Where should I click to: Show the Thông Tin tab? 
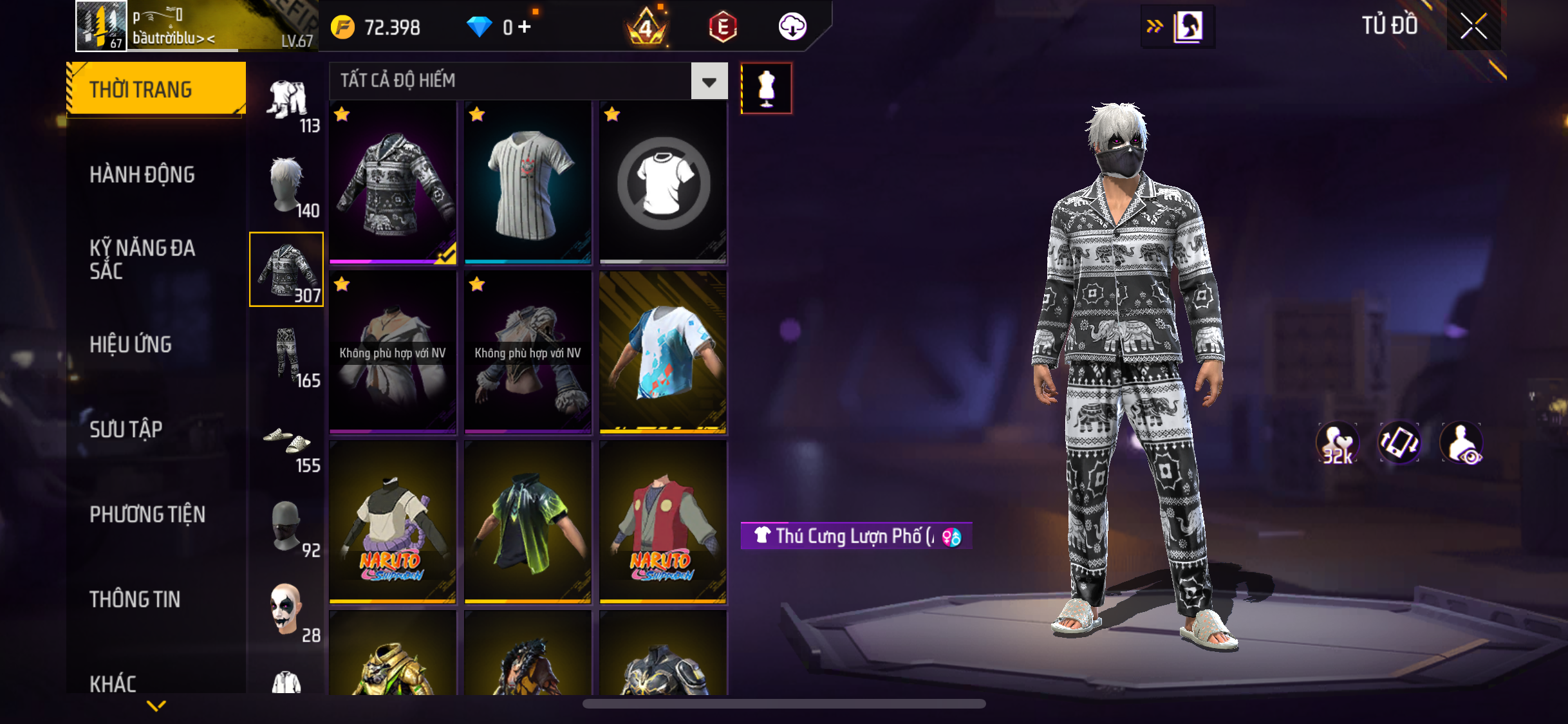click(x=135, y=599)
